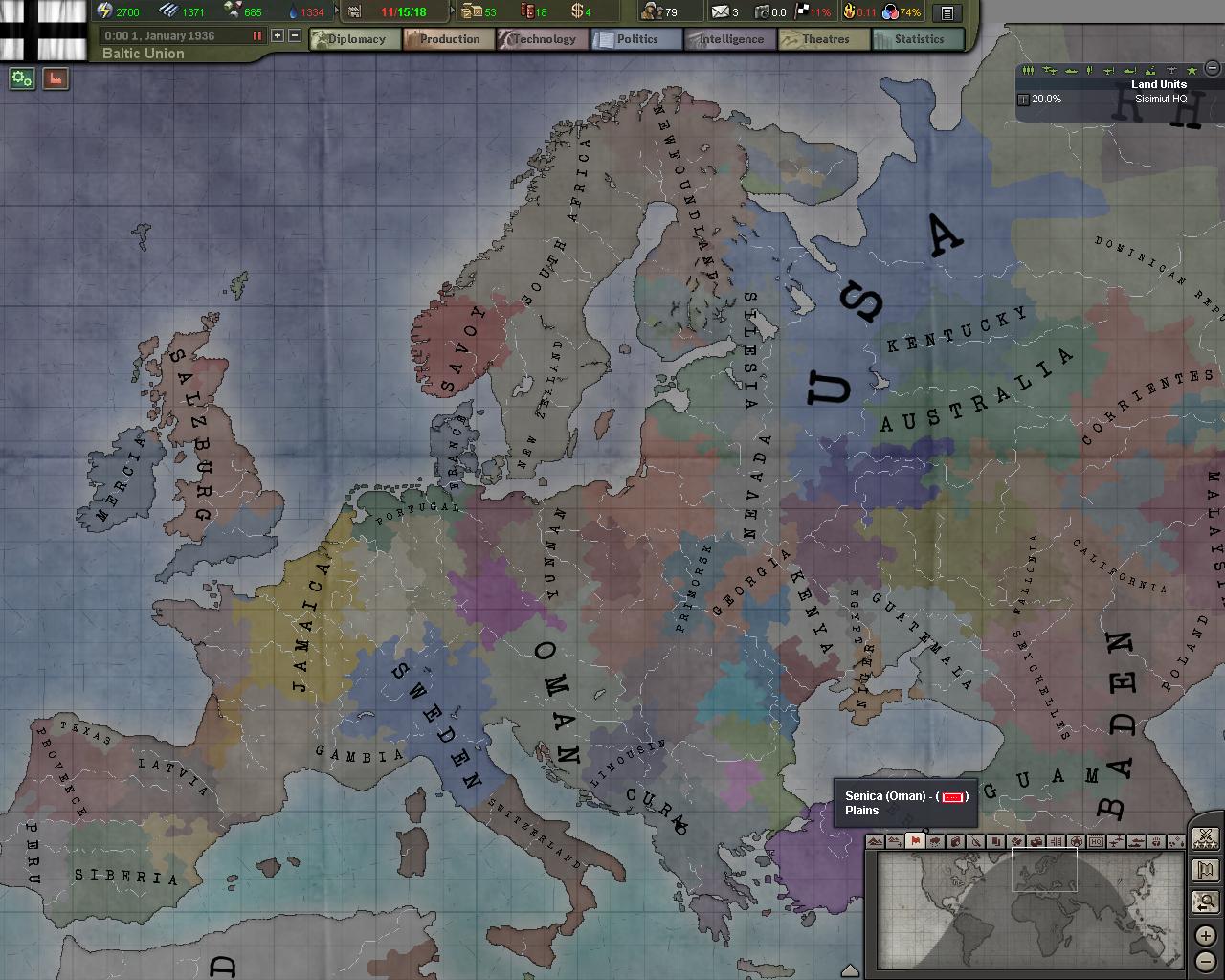Open the Intelligence tab

pos(729,39)
